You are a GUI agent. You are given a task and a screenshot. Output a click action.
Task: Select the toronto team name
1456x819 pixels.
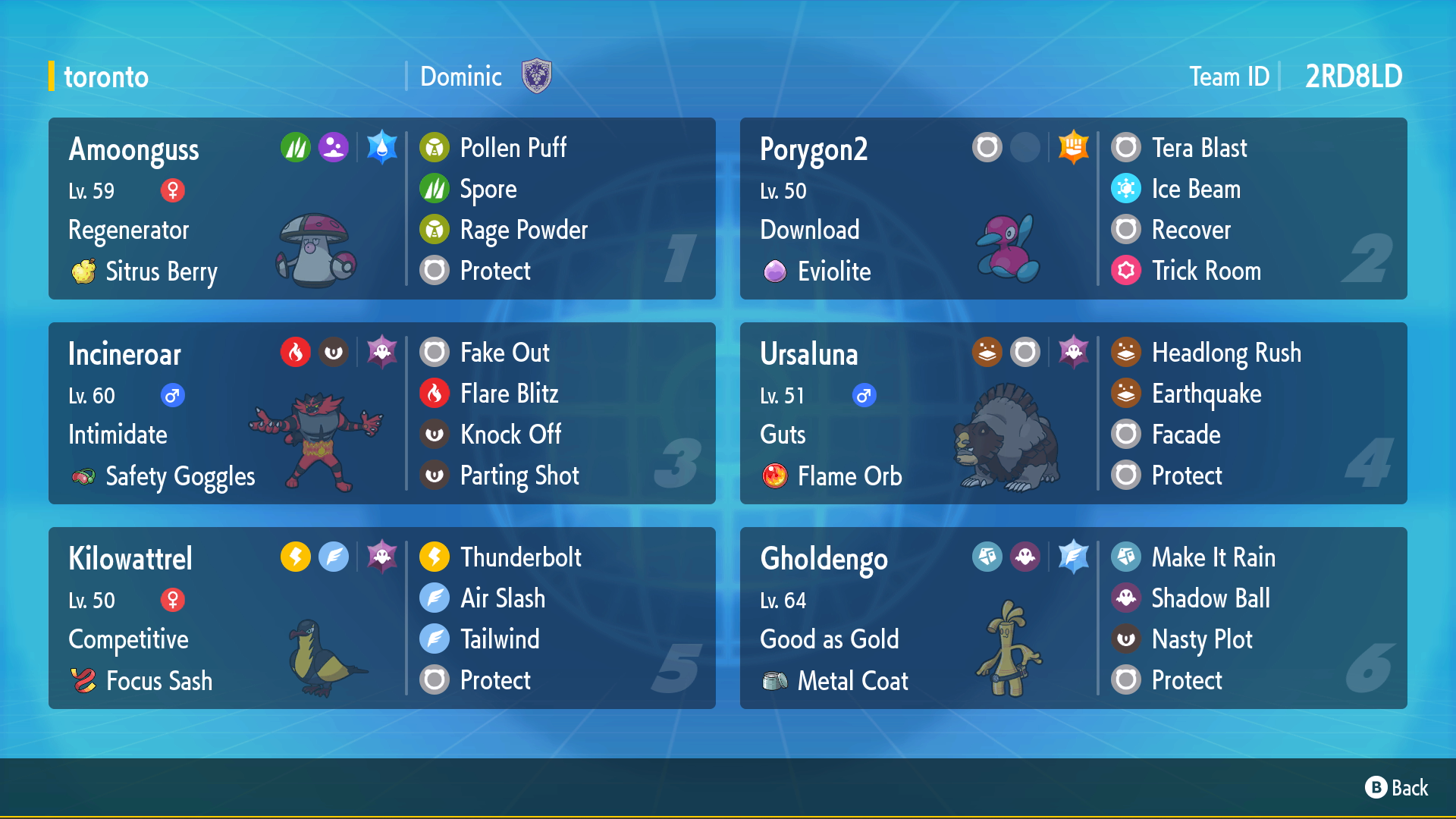[106, 77]
